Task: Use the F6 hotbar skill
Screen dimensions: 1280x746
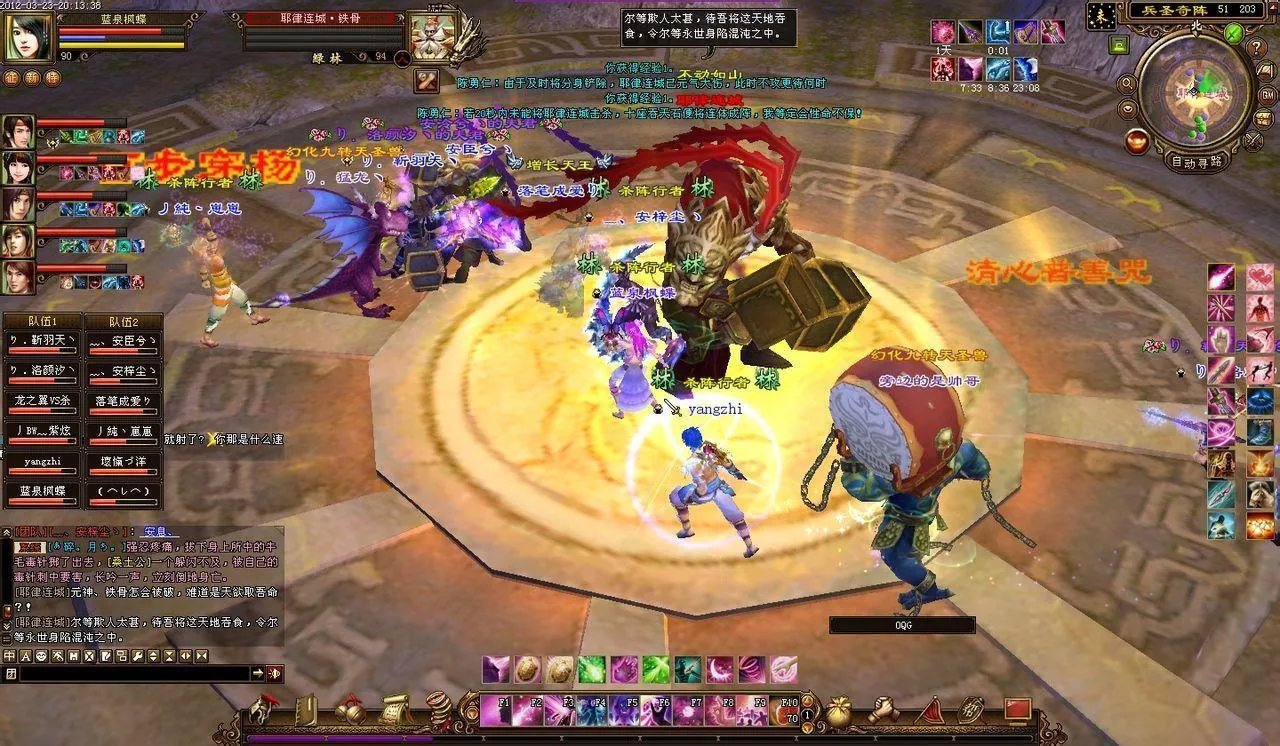Action: point(656,711)
